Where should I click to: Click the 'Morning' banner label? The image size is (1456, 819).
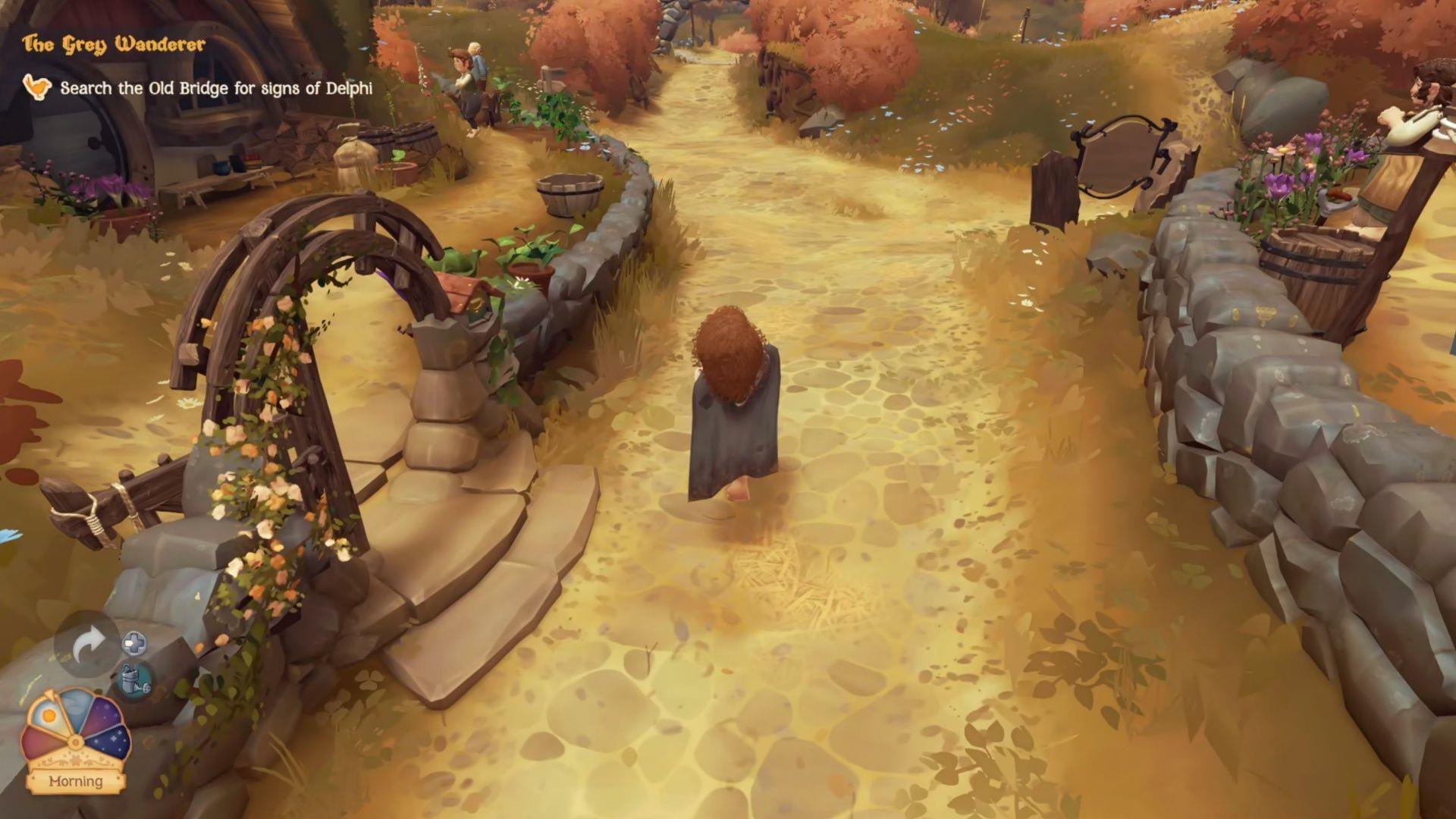[x=75, y=780]
